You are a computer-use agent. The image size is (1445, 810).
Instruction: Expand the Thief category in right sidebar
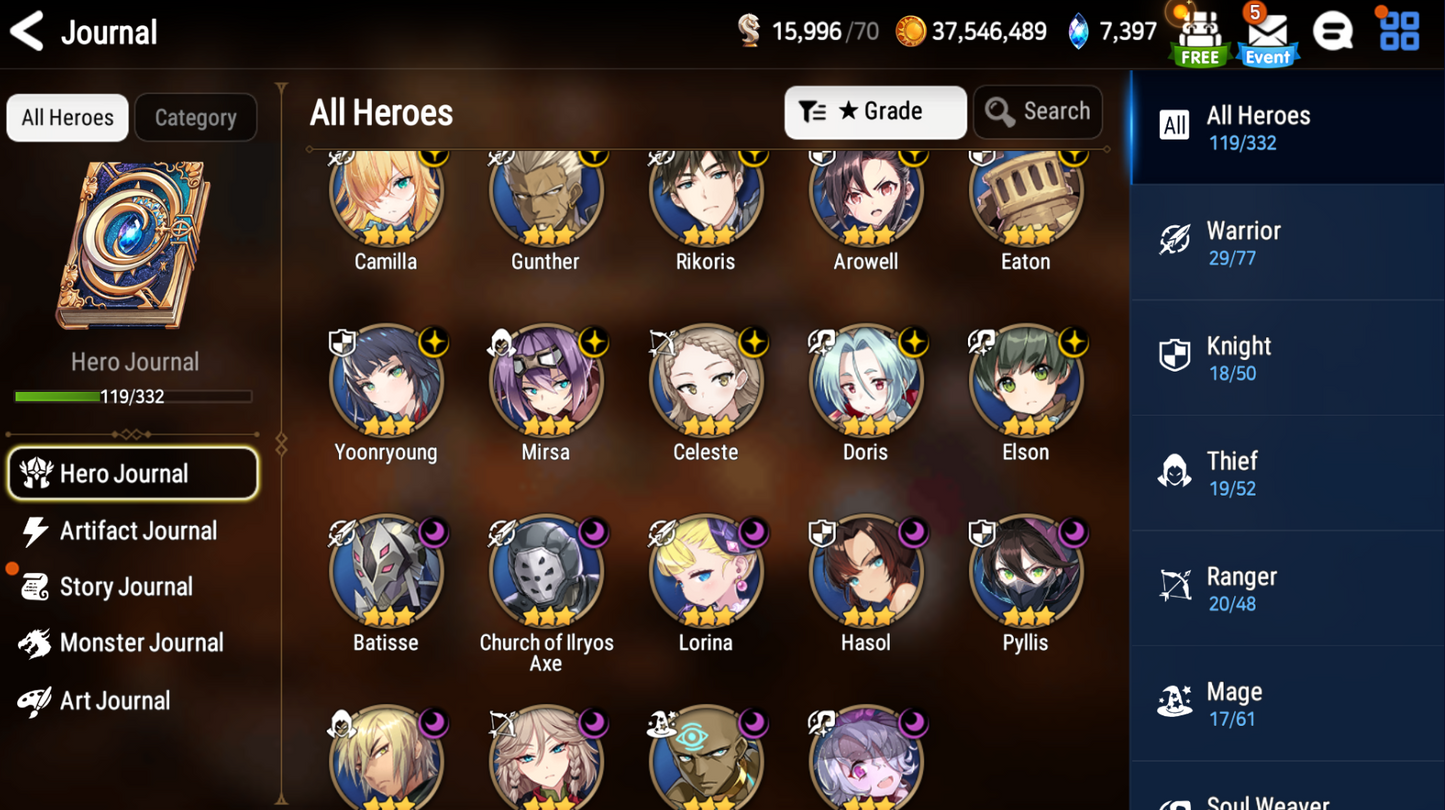(1287, 472)
